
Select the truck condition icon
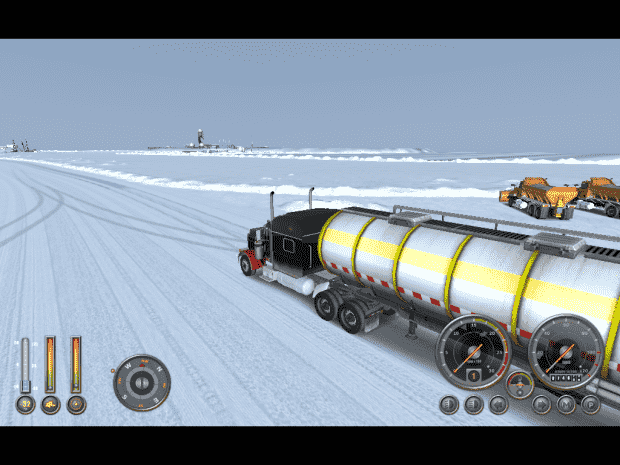point(50,405)
